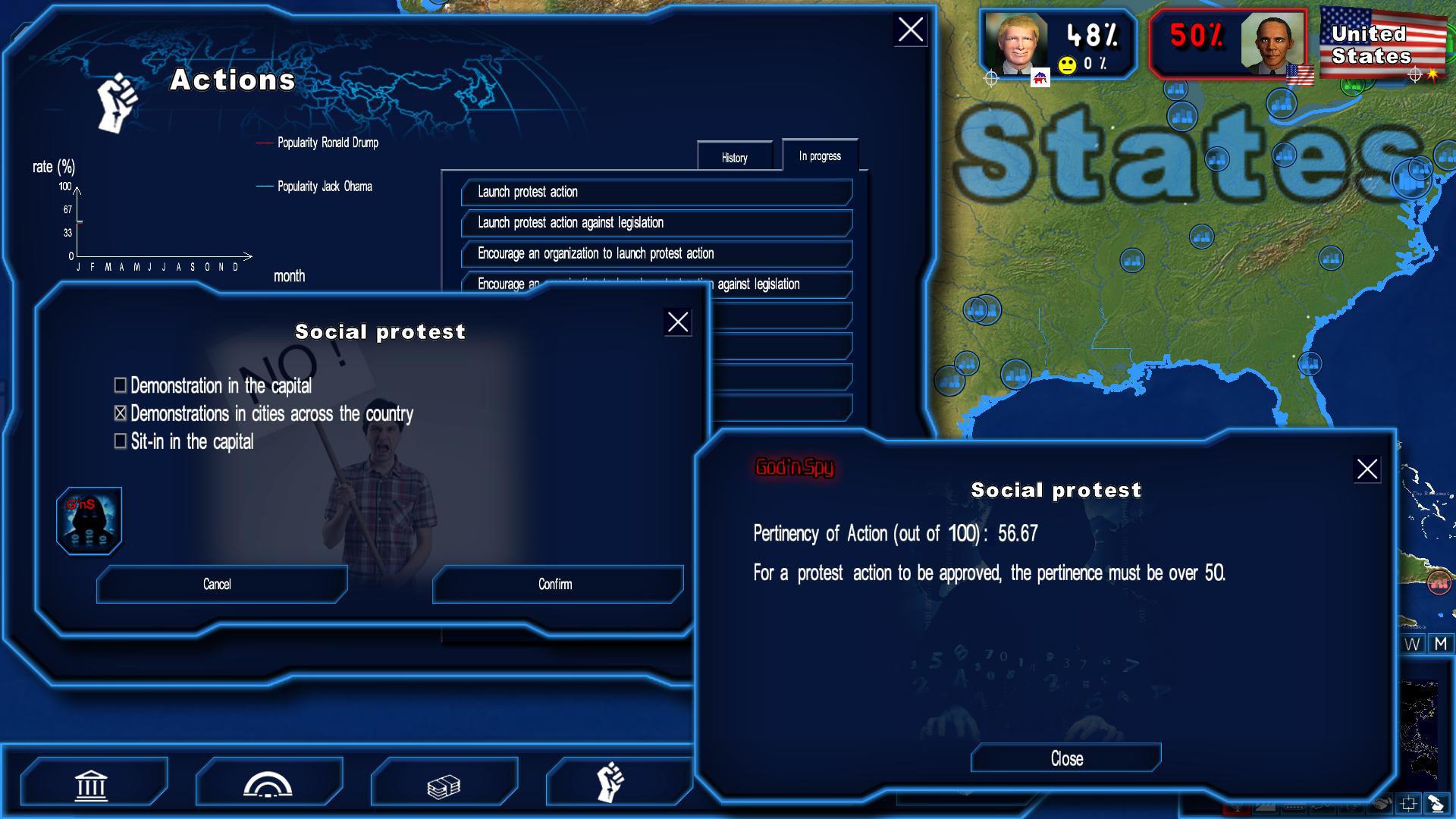Click the God'n Spy icon in Social protest dialog

coord(89,520)
